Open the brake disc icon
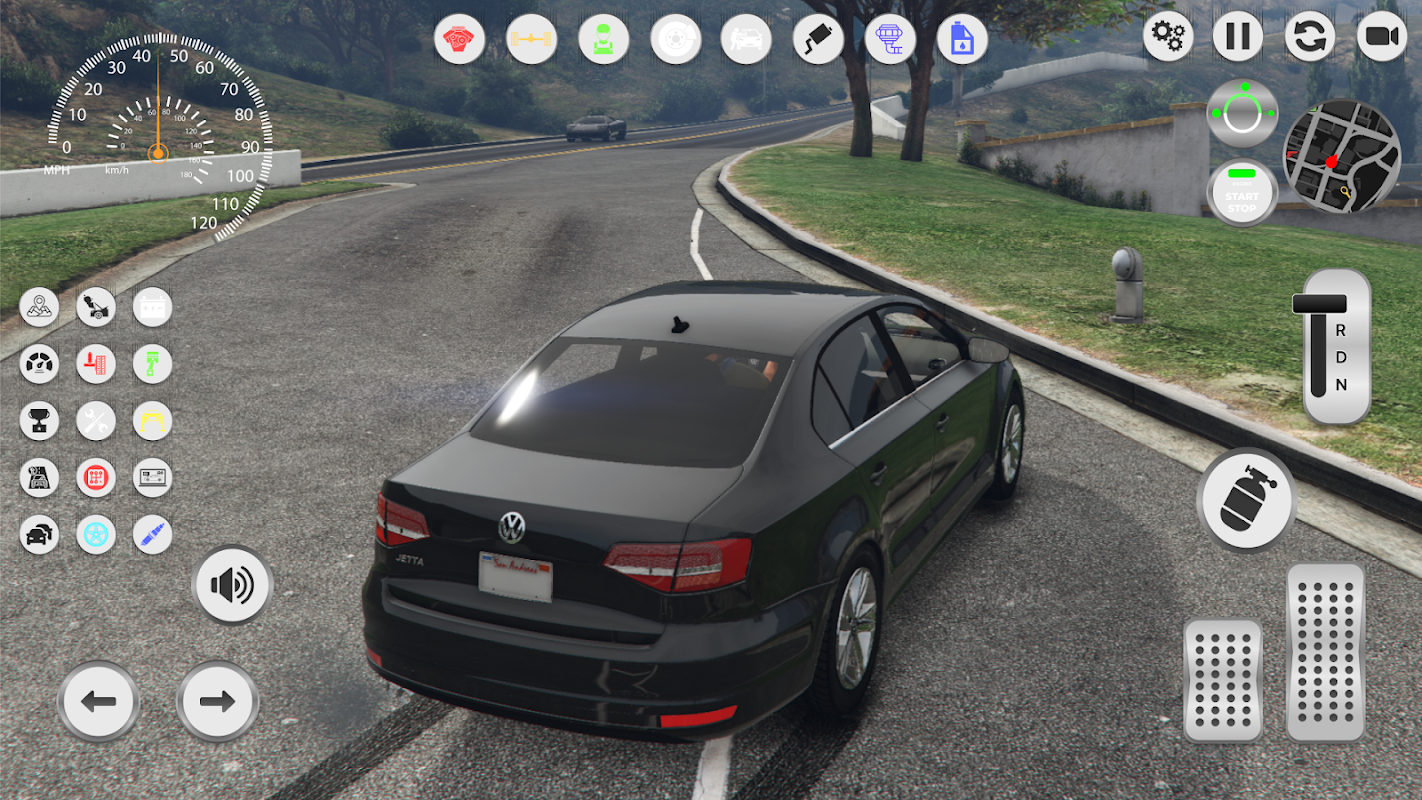The height and width of the screenshot is (800, 1422). [x=675, y=40]
